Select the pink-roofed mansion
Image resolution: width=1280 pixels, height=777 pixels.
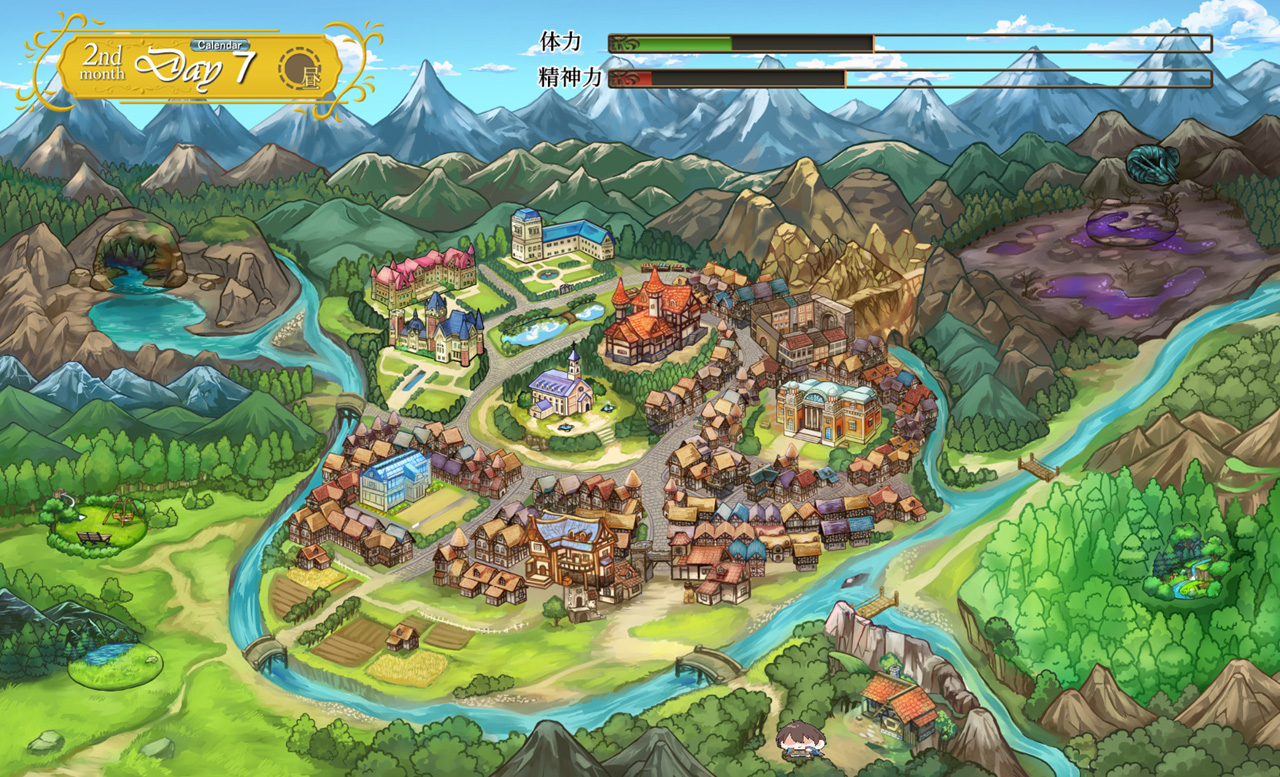[x=423, y=277]
